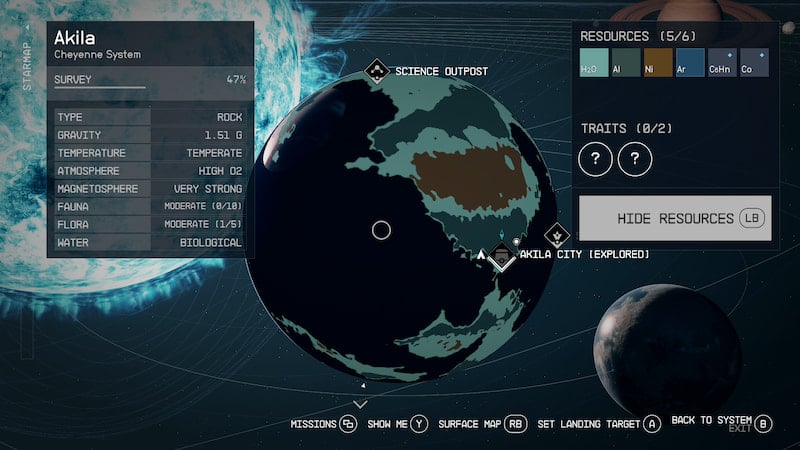Select the Co cobalt resource tile

tap(754, 63)
